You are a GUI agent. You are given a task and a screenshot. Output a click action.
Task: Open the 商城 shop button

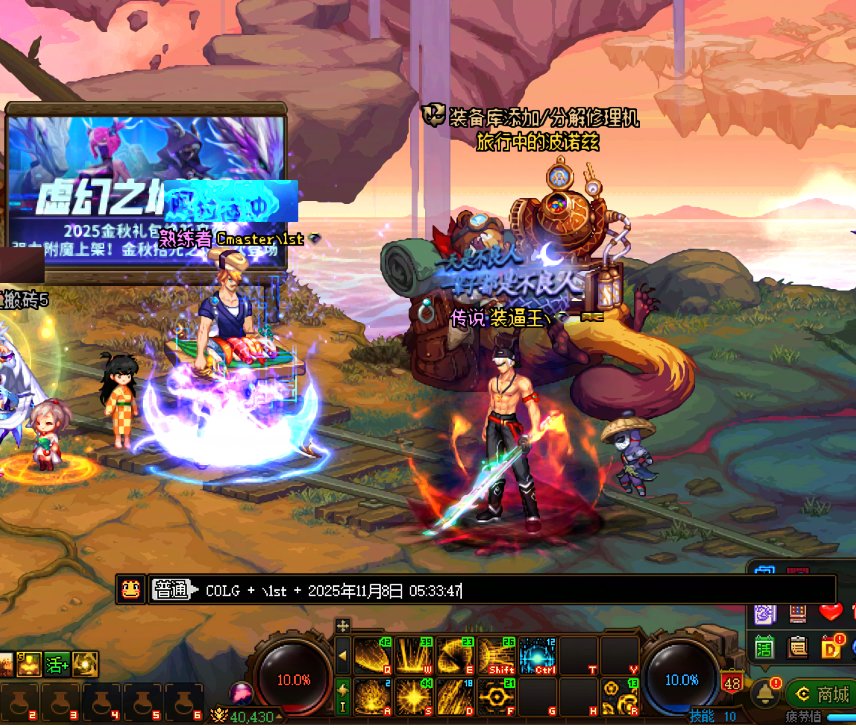(821, 694)
